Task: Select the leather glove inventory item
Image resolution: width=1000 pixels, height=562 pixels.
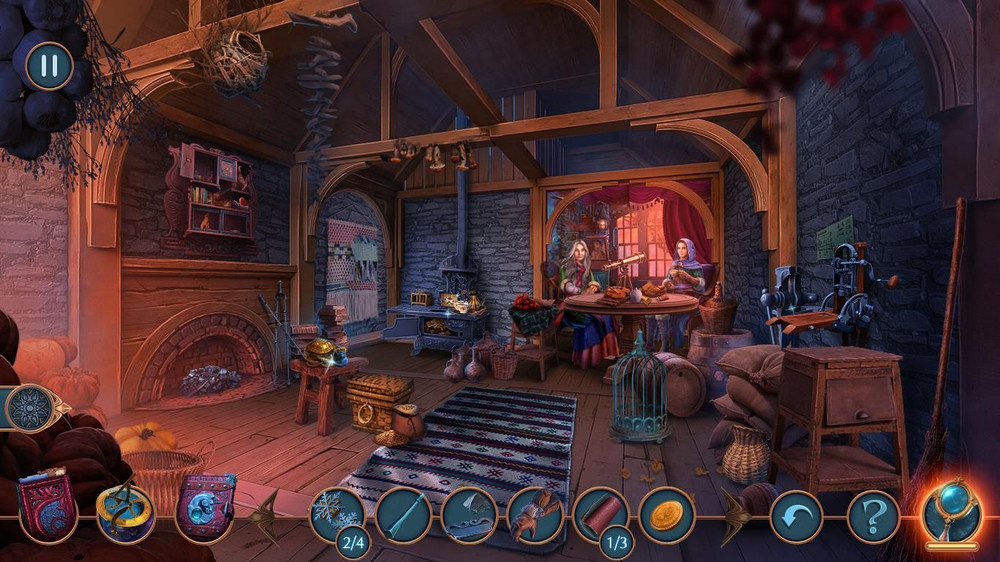Action: (535, 516)
